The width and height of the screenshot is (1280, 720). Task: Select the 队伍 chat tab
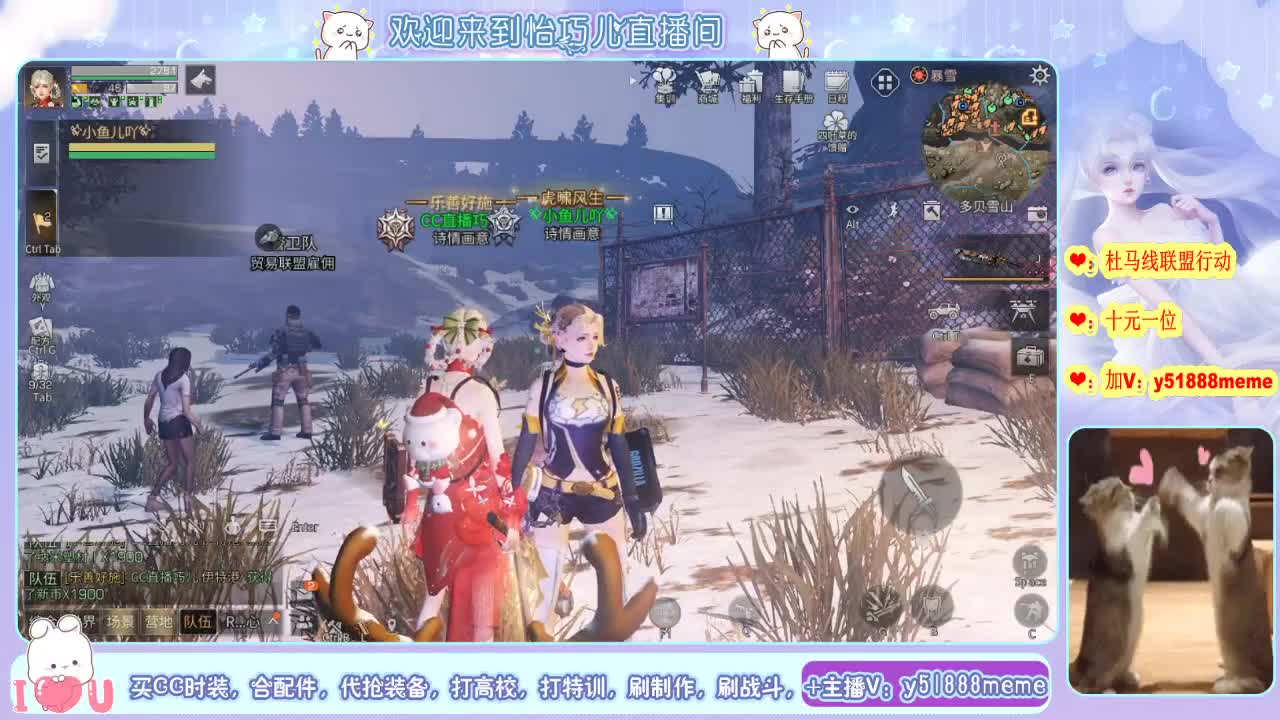click(196, 620)
